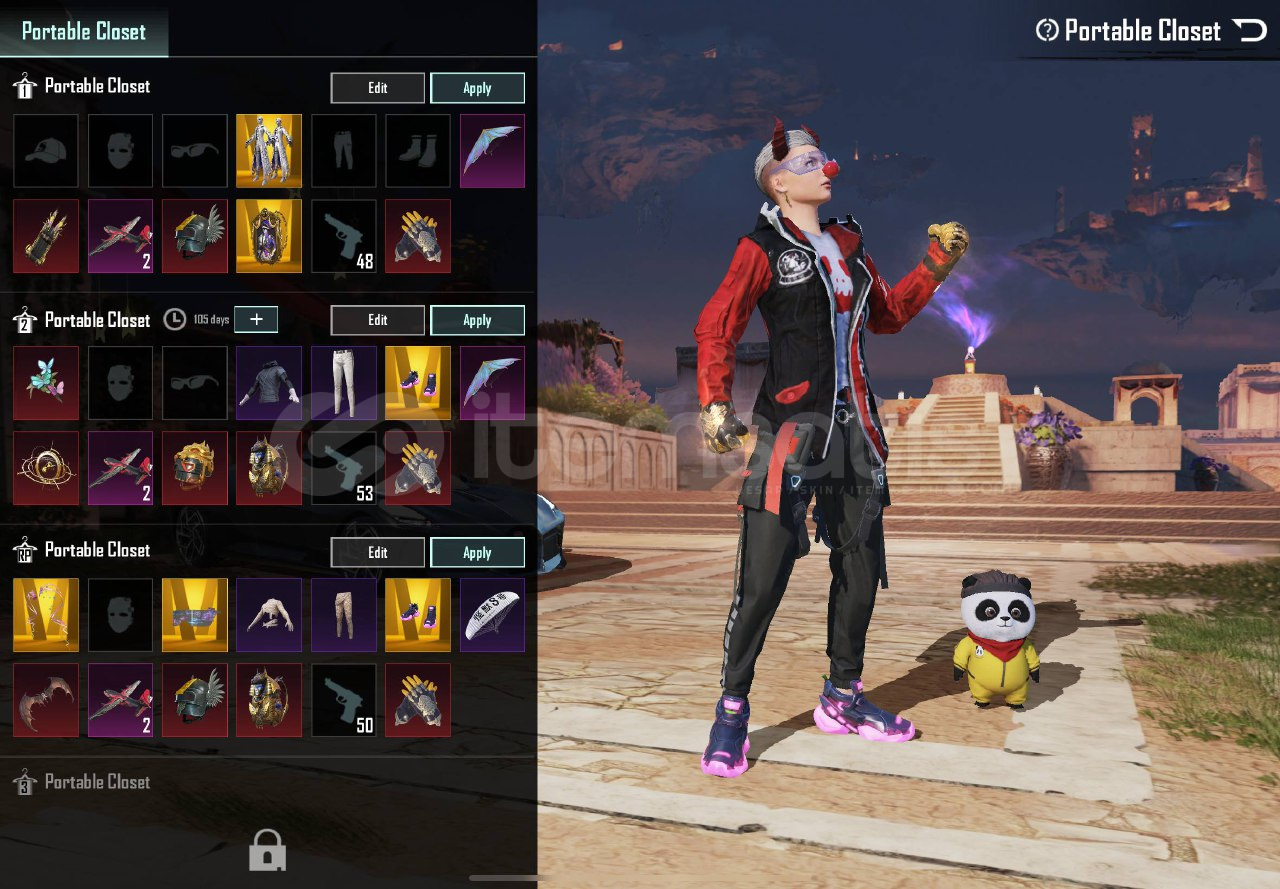1280x889 pixels.
Task: Pick the dark red bat wings slot
Action: [x=46, y=700]
